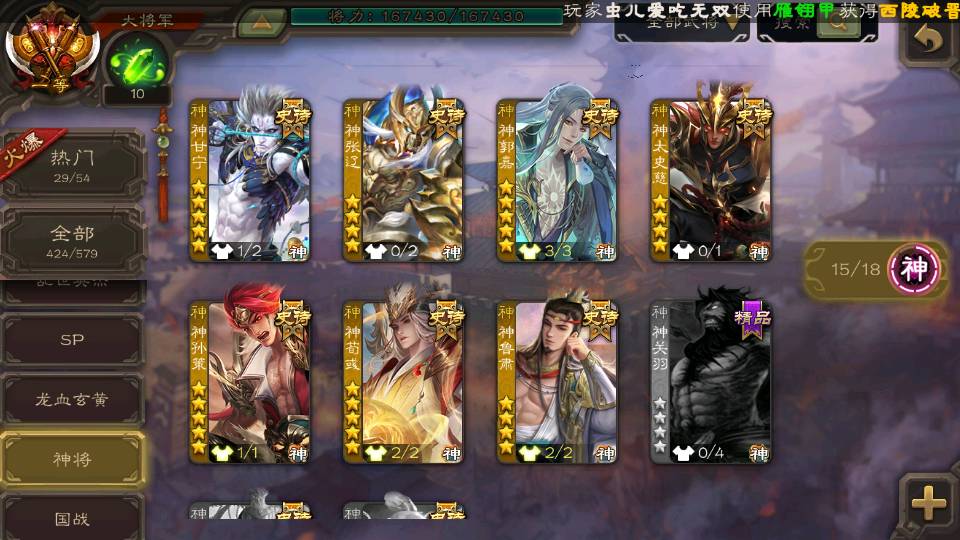
Task: Select the 神将 category tab
Action: click(72, 460)
